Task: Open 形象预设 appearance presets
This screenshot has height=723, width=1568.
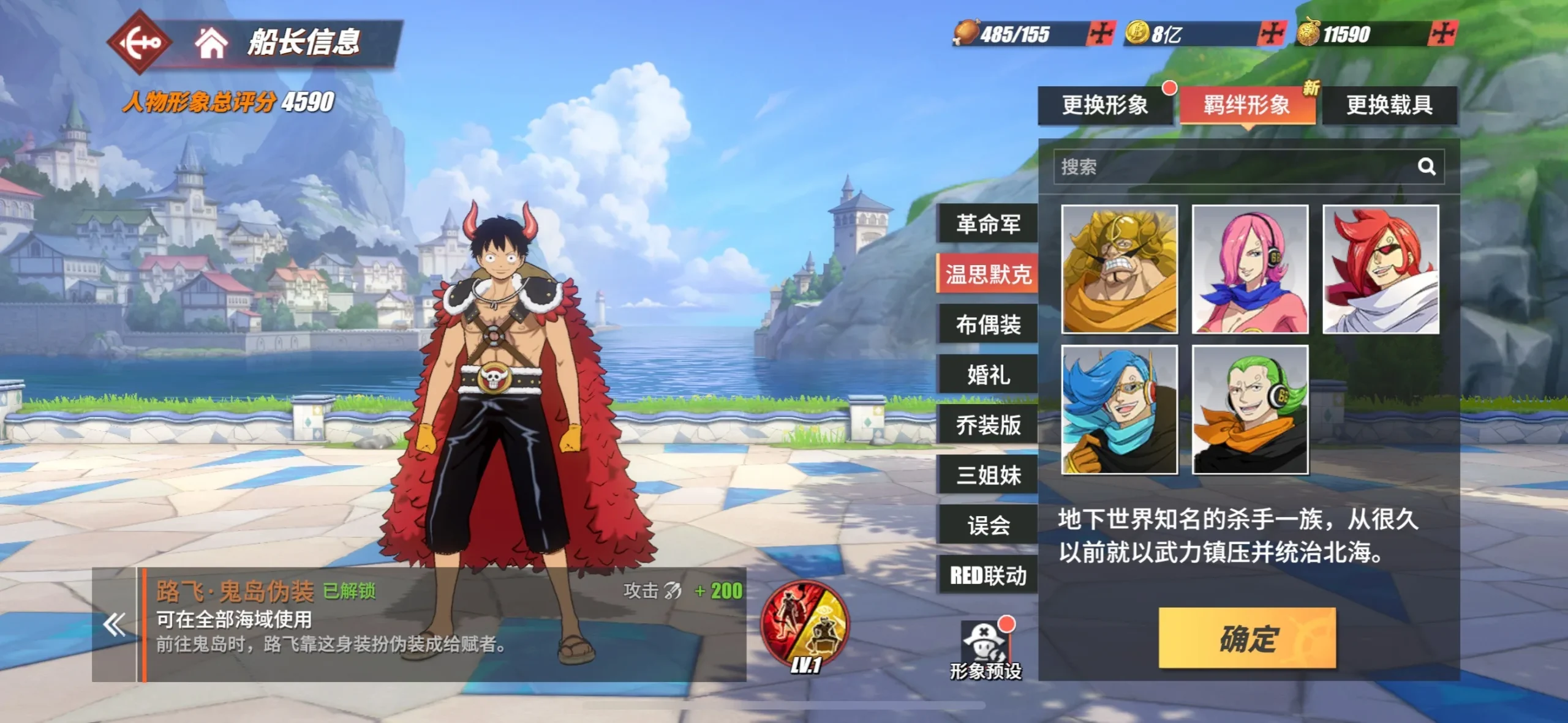Action: tap(985, 650)
